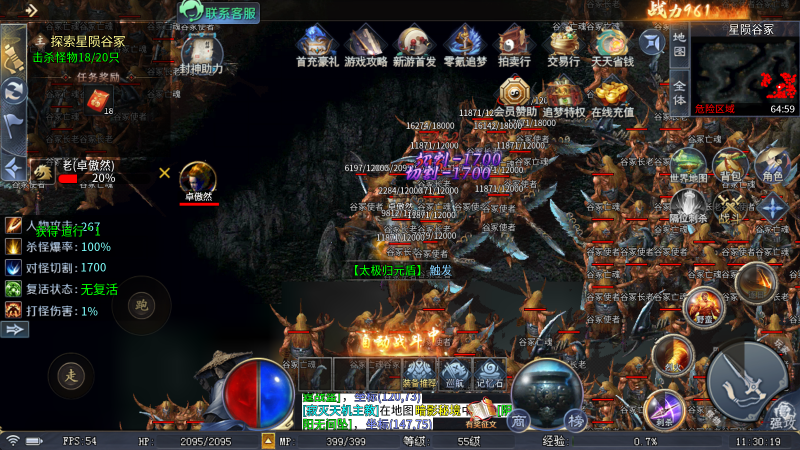Open the 角色 character sheet
Screen dimensions: 800x450
[770, 165]
